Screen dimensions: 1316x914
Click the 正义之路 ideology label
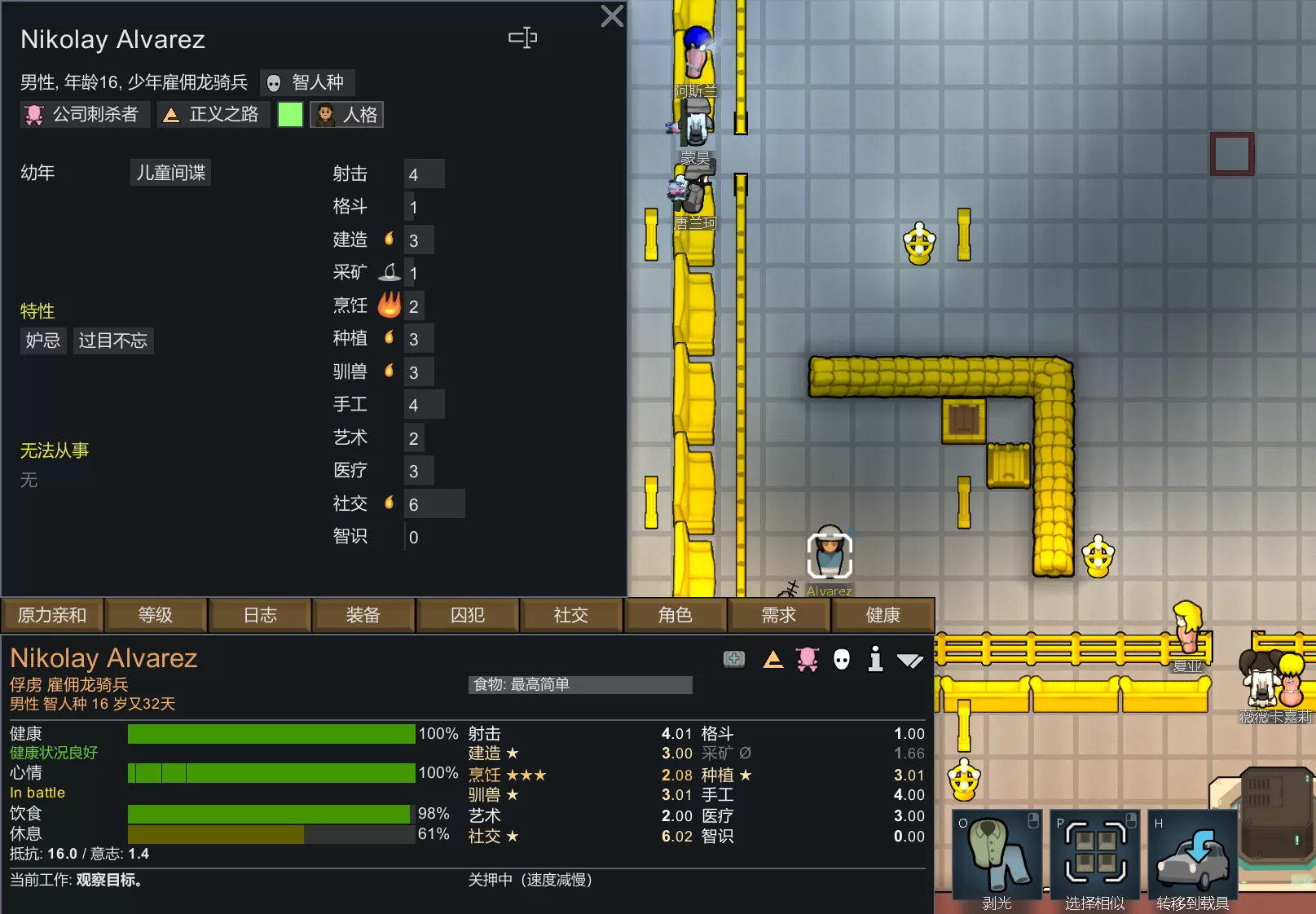213,115
